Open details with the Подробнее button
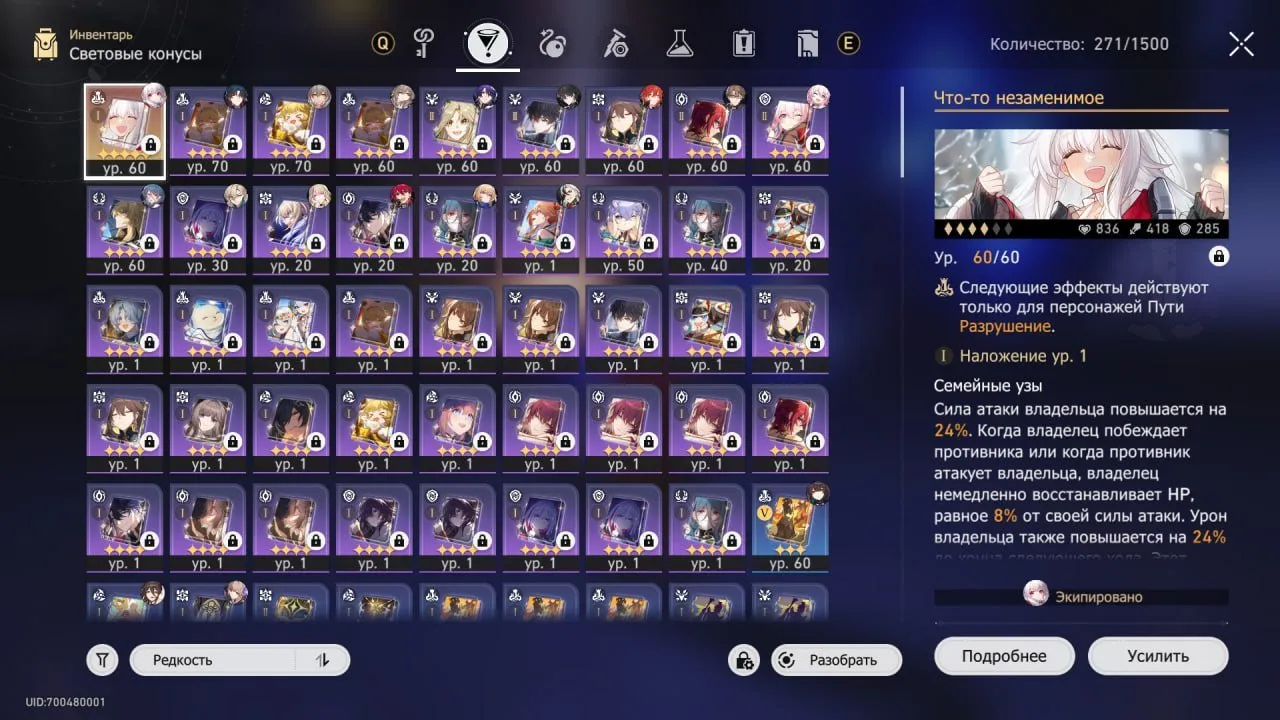This screenshot has width=1280, height=720. coord(1004,655)
